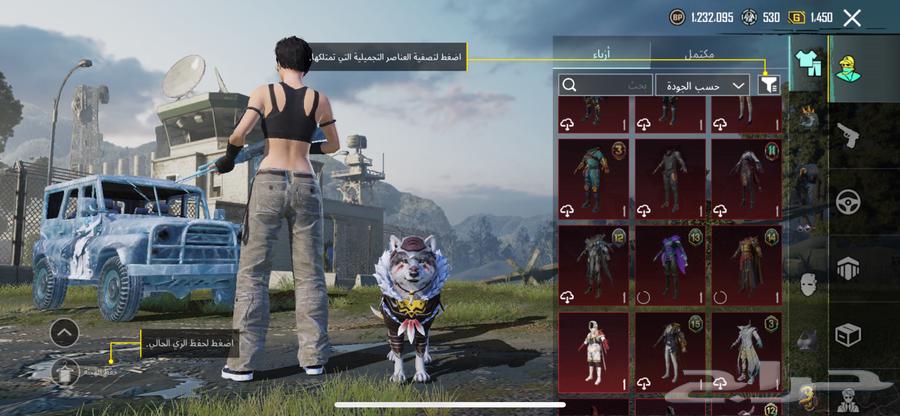This screenshot has width=900, height=416.
Task: Pick the red-gold armor outfit numbered 14
Action: pyautogui.click(x=745, y=265)
